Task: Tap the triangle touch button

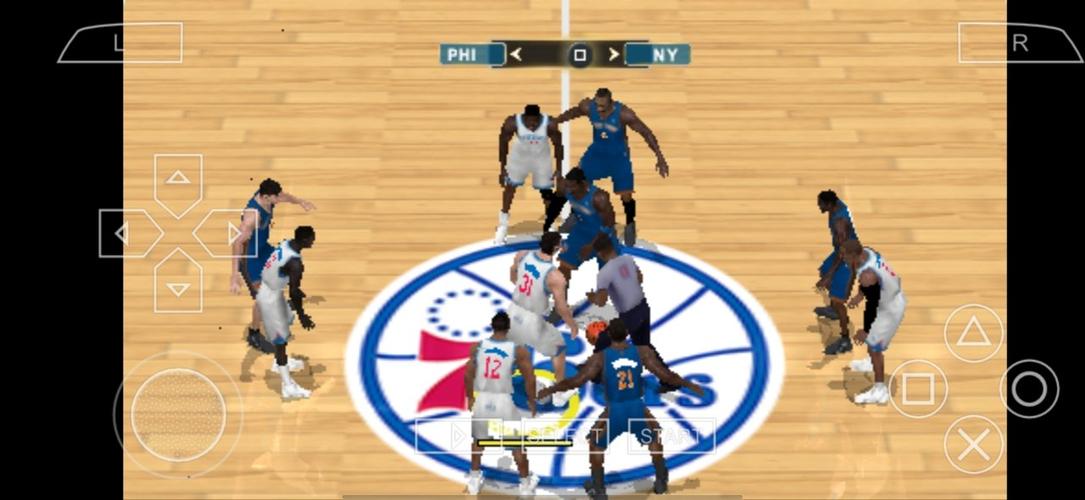Action: (973, 334)
